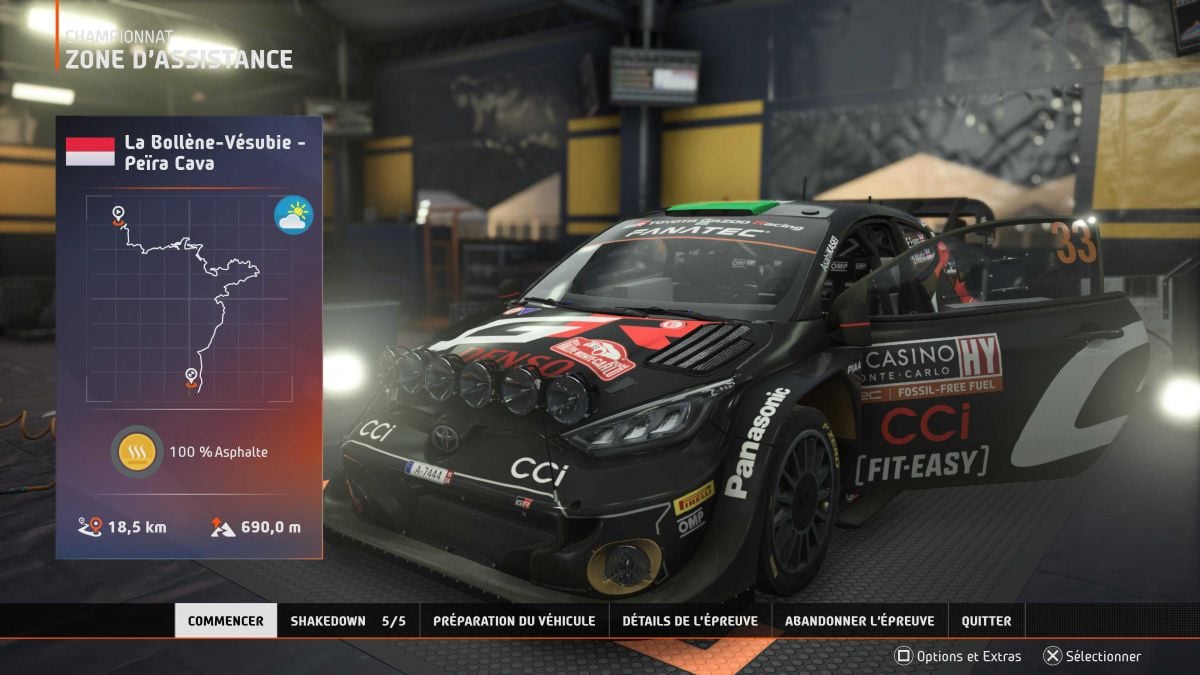Select Commencer to start the stage
The width and height of the screenshot is (1200, 675).
226,621
